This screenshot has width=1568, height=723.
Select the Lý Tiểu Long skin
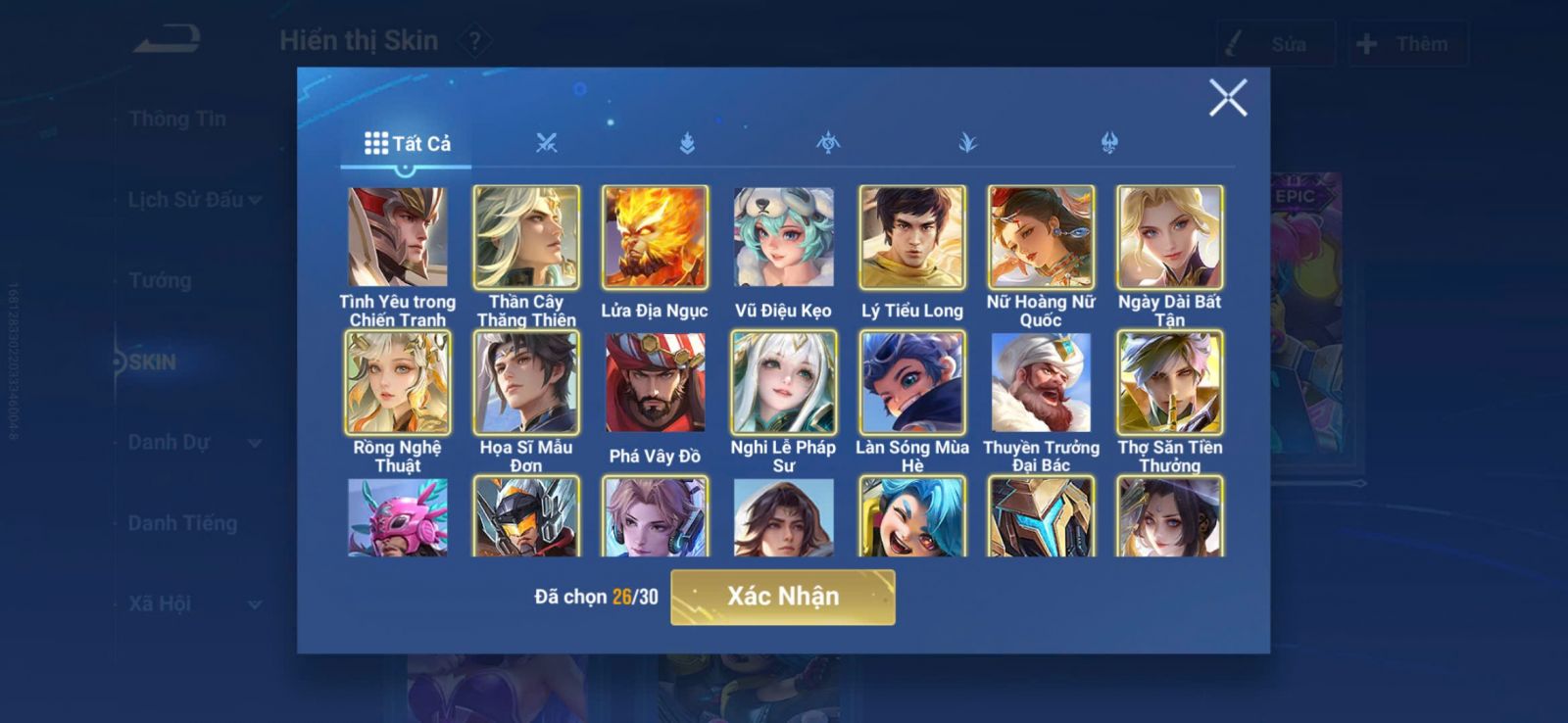[x=912, y=237]
